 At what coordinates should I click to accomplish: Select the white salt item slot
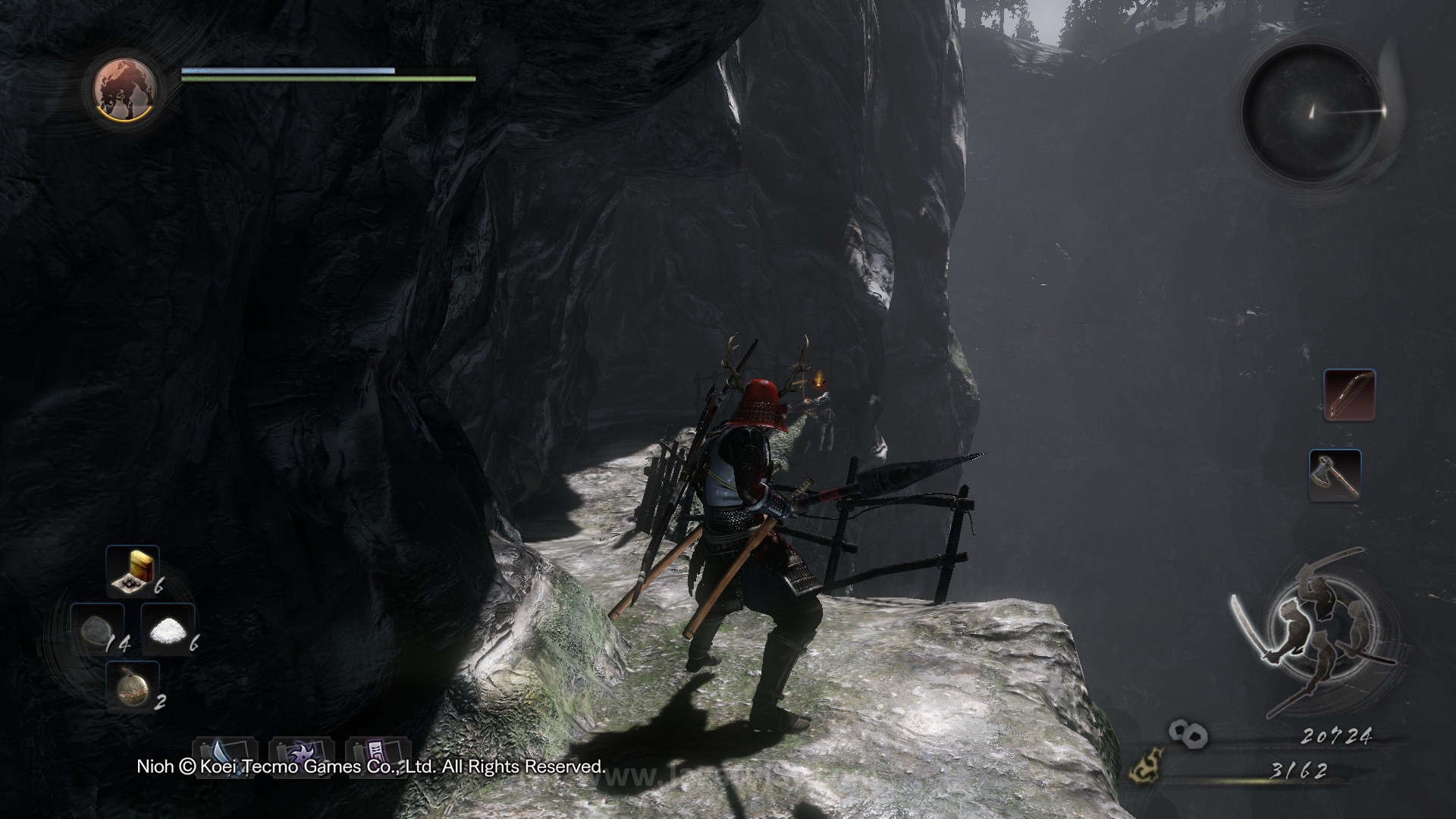[168, 629]
